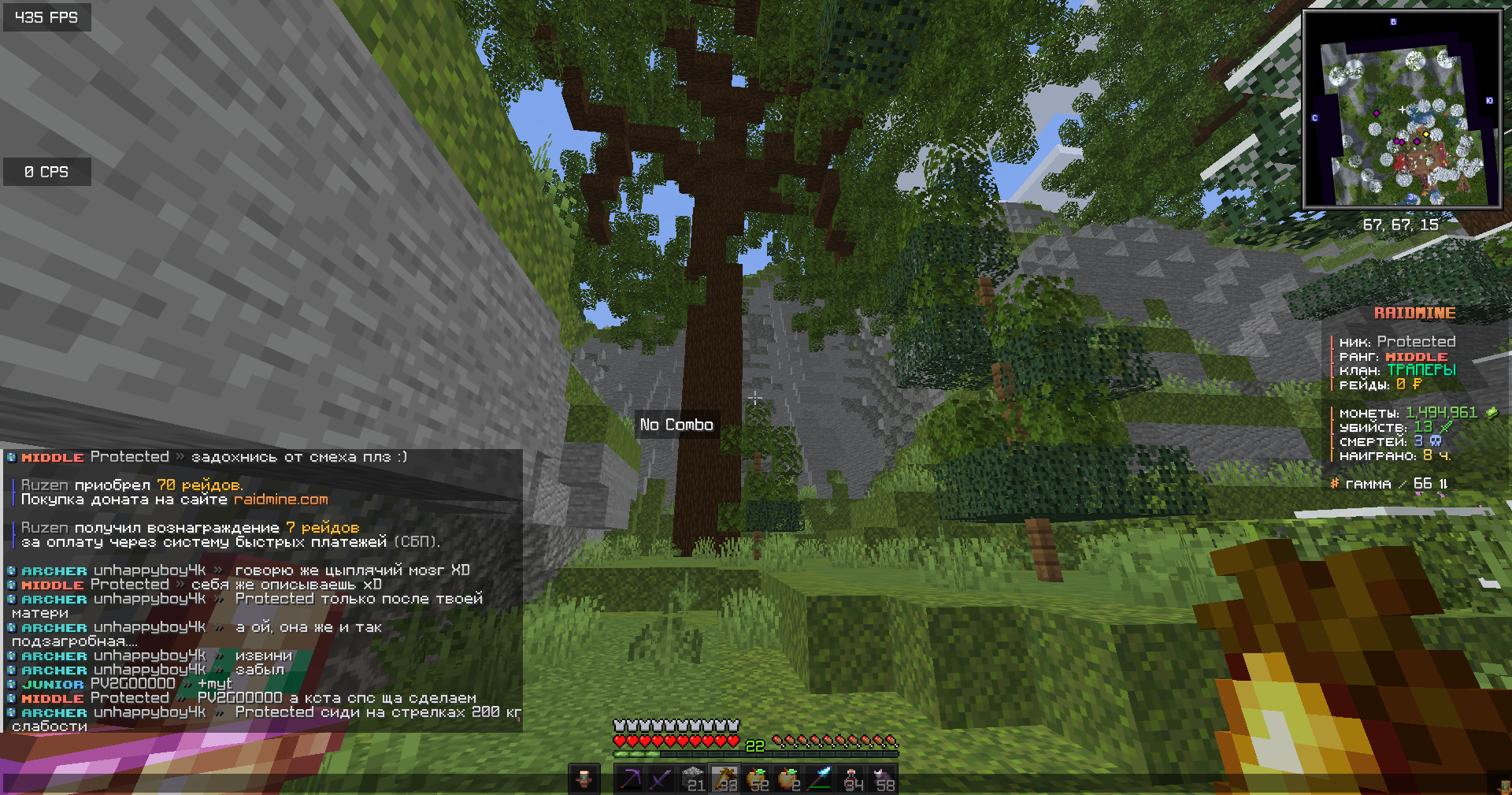Image resolution: width=1512 pixels, height=795 pixels.
Task: Click the blue skull icon next to смертей
Action: (x=1436, y=442)
